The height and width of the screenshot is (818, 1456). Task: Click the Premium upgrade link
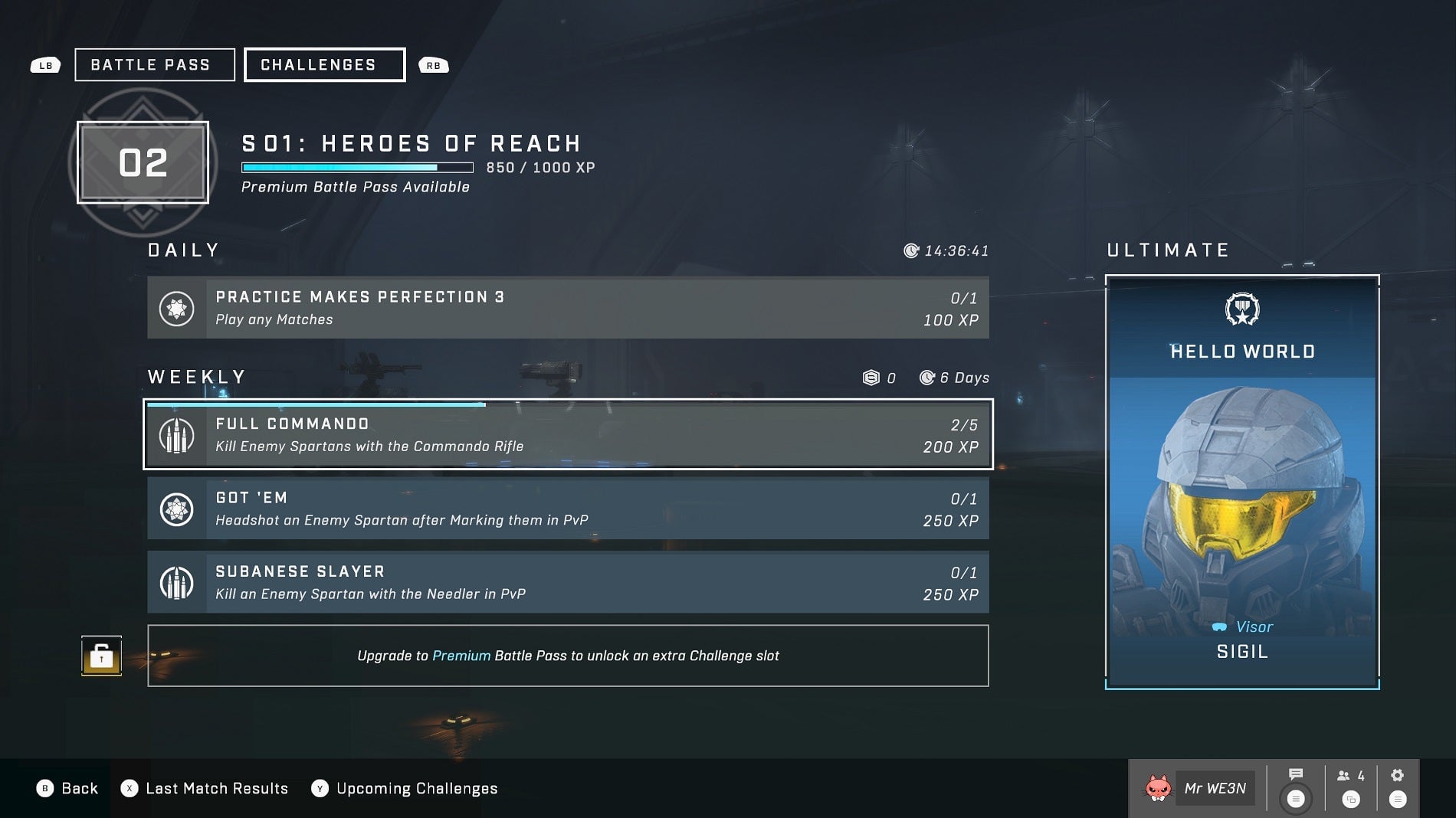click(460, 656)
